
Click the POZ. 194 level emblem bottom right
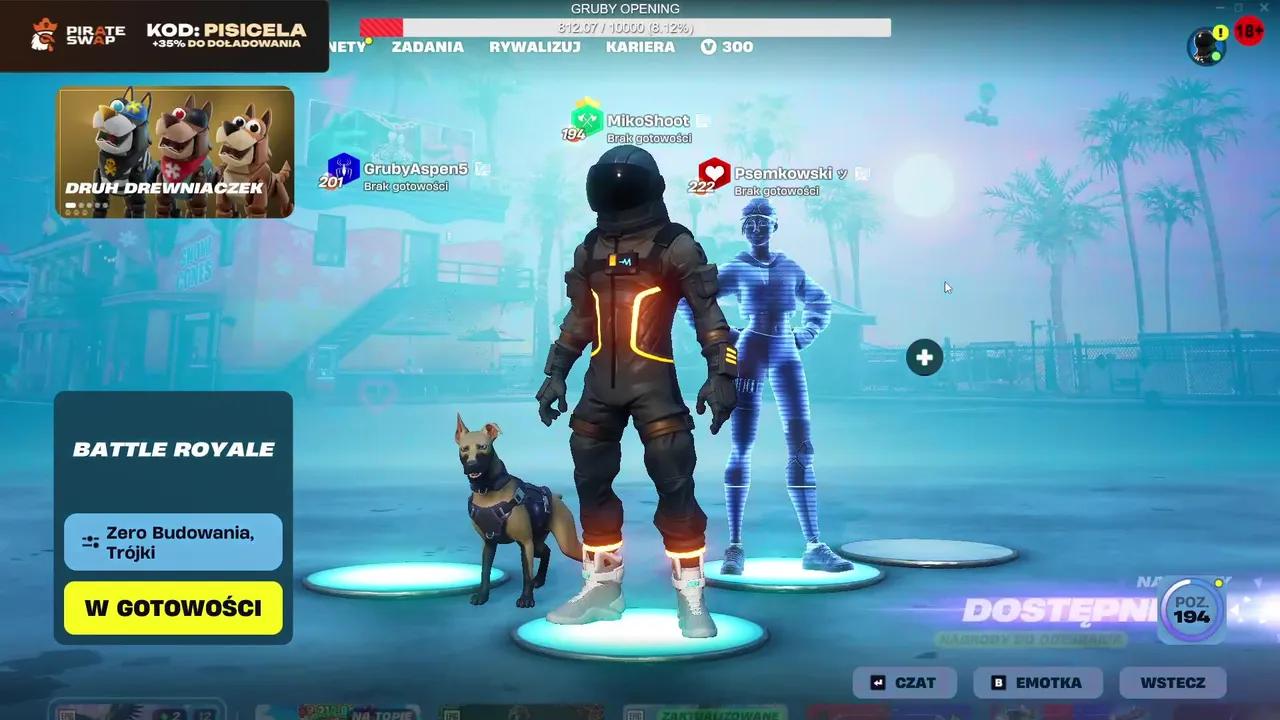(x=1190, y=609)
